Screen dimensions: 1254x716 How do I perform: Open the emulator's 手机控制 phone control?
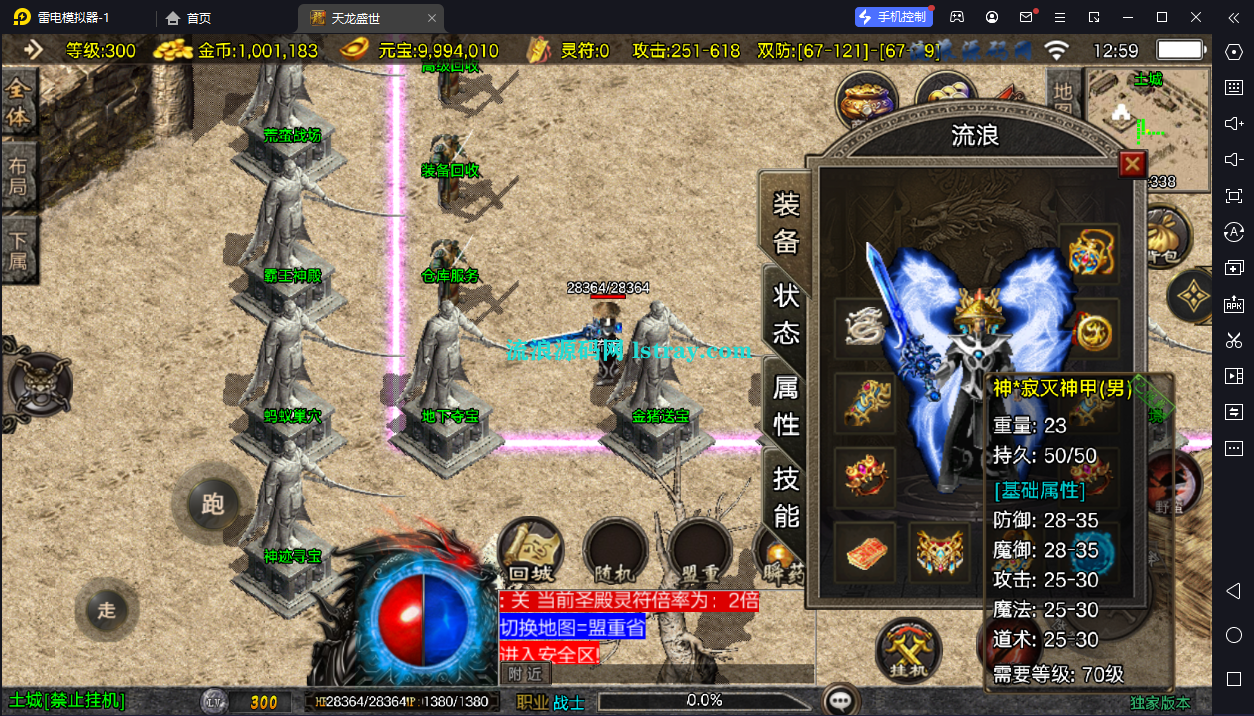(893, 17)
